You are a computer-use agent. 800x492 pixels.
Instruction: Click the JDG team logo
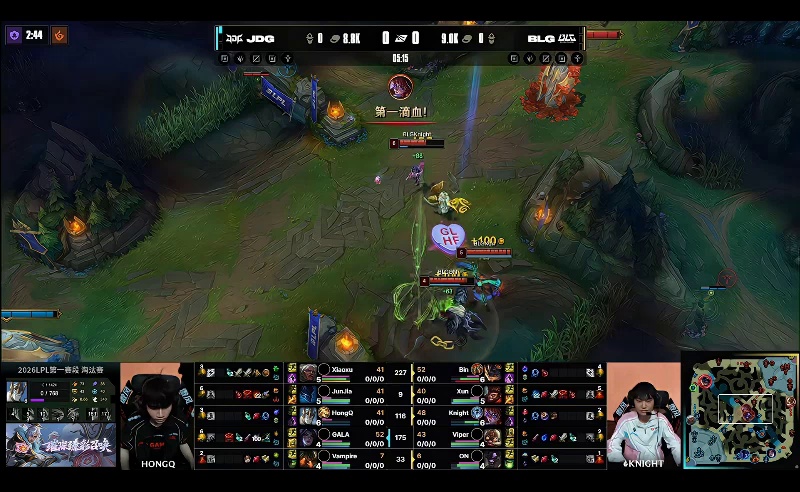point(233,39)
